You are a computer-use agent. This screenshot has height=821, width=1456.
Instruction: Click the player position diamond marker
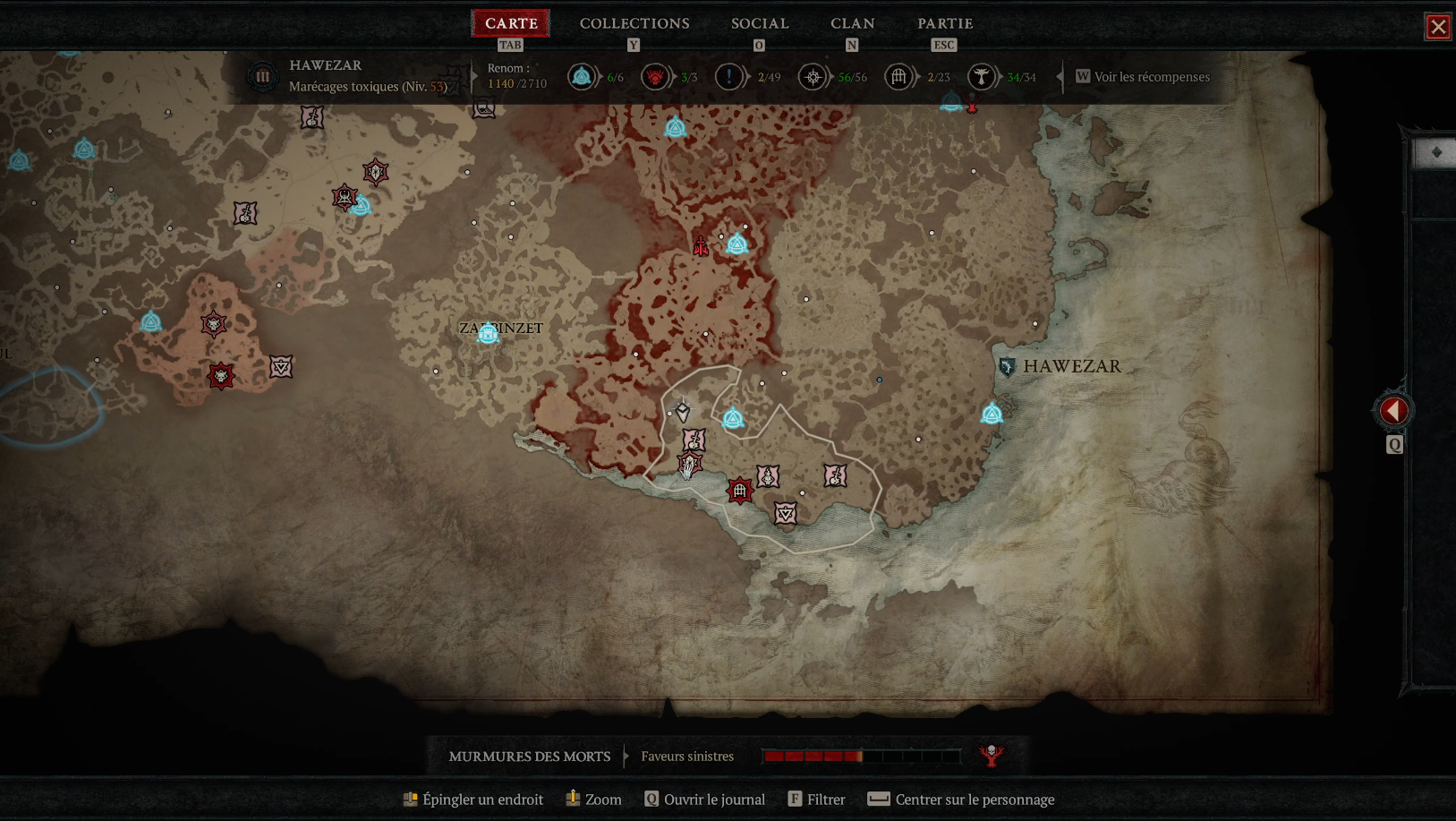pyautogui.click(x=683, y=413)
